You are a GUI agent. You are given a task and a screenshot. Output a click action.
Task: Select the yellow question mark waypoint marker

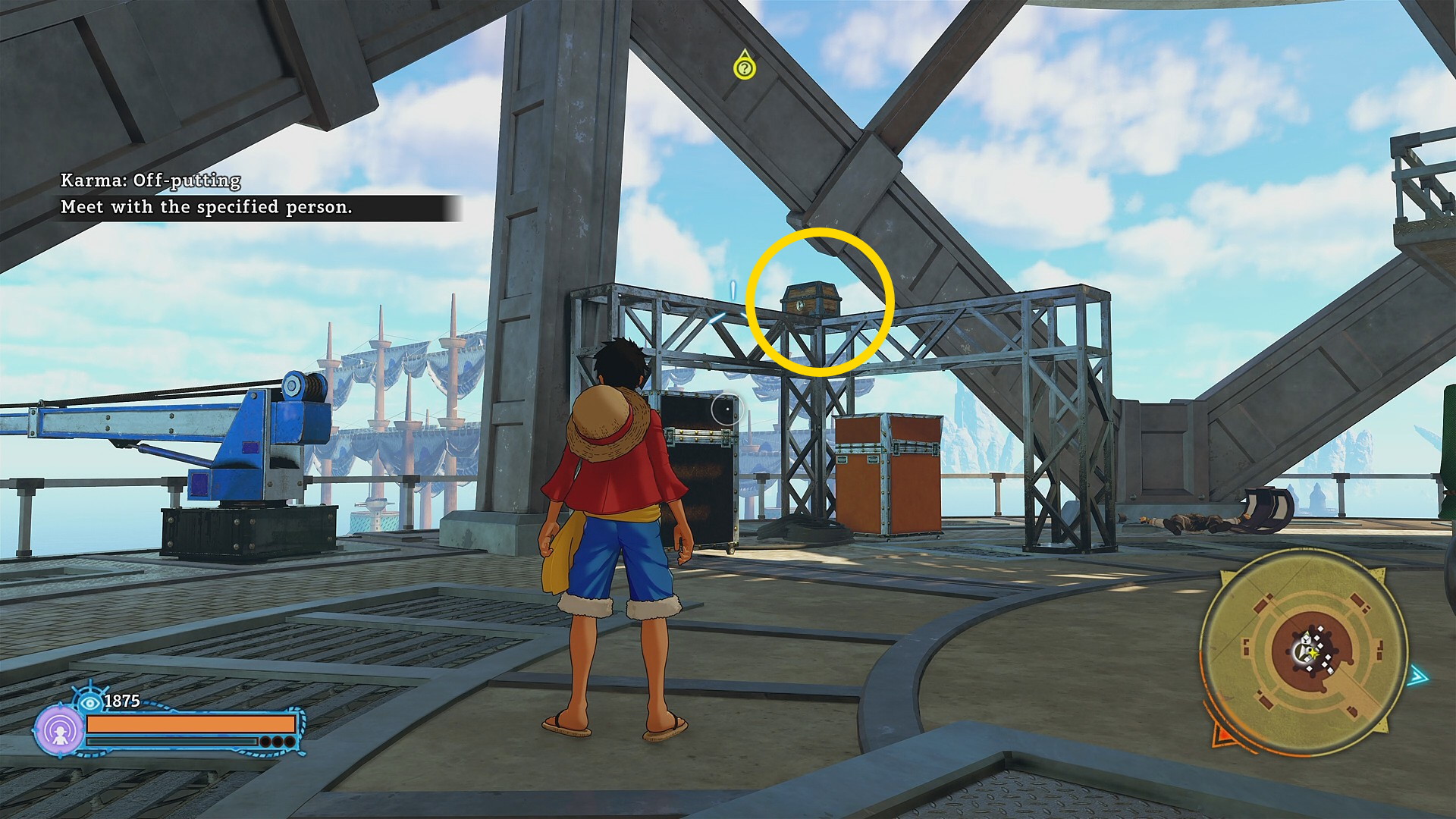tap(745, 67)
